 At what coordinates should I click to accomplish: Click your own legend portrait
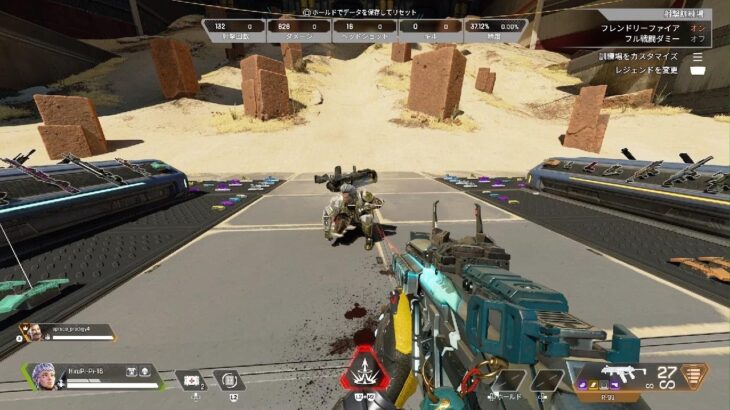(41, 377)
